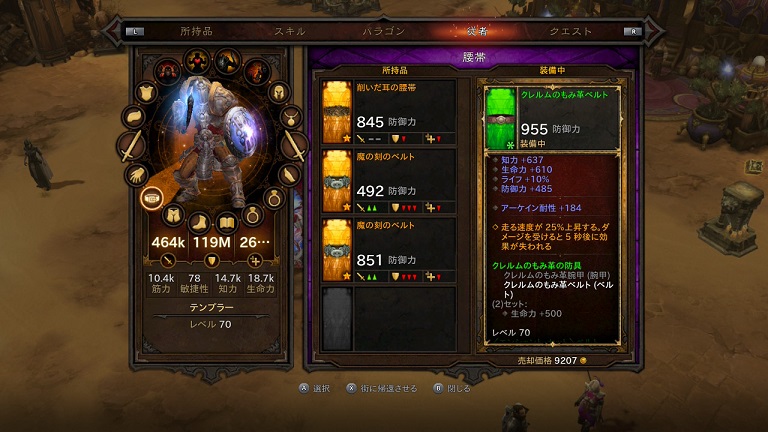The image size is (768, 432).
Task: Select the equipped クレルムのもみ革ベルト item
Action: point(556,117)
